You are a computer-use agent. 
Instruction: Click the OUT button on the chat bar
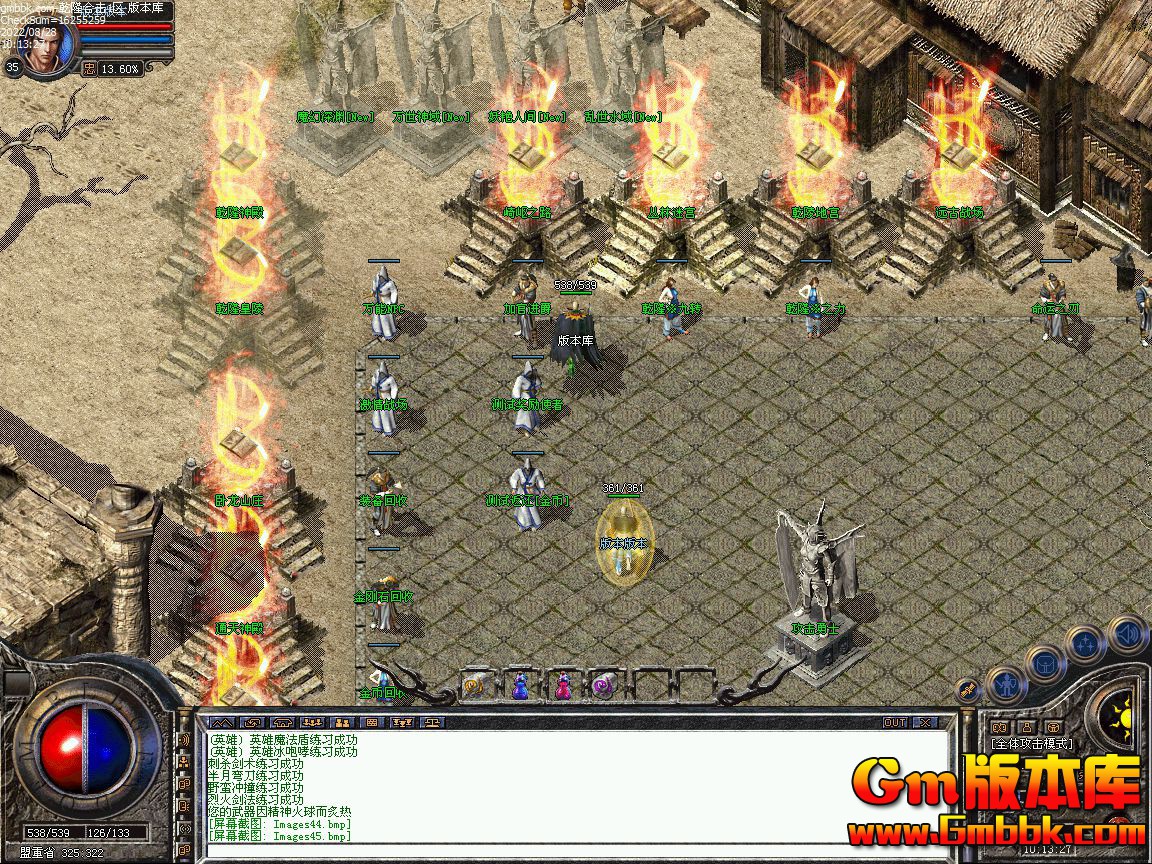pyautogui.click(x=894, y=722)
